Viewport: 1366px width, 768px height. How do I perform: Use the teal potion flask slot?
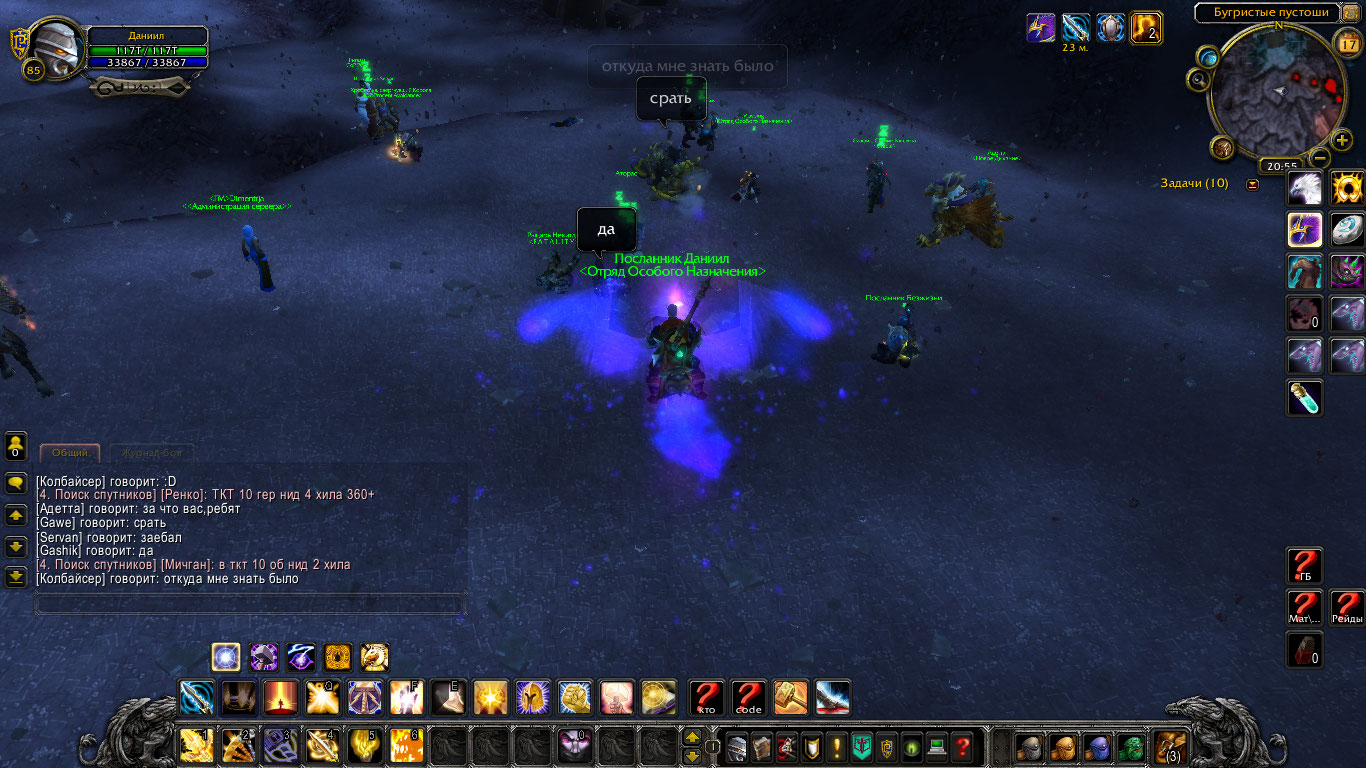click(1305, 398)
